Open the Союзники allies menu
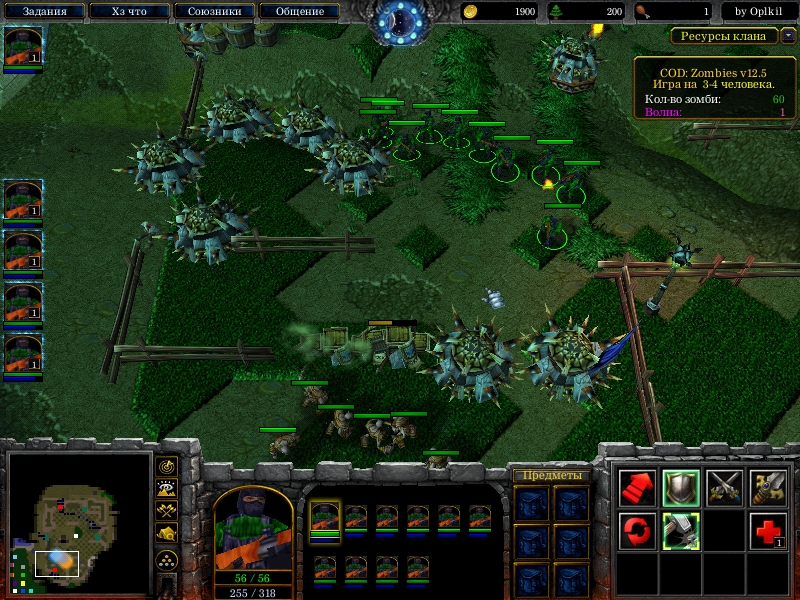The width and height of the screenshot is (800, 600). click(x=213, y=12)
